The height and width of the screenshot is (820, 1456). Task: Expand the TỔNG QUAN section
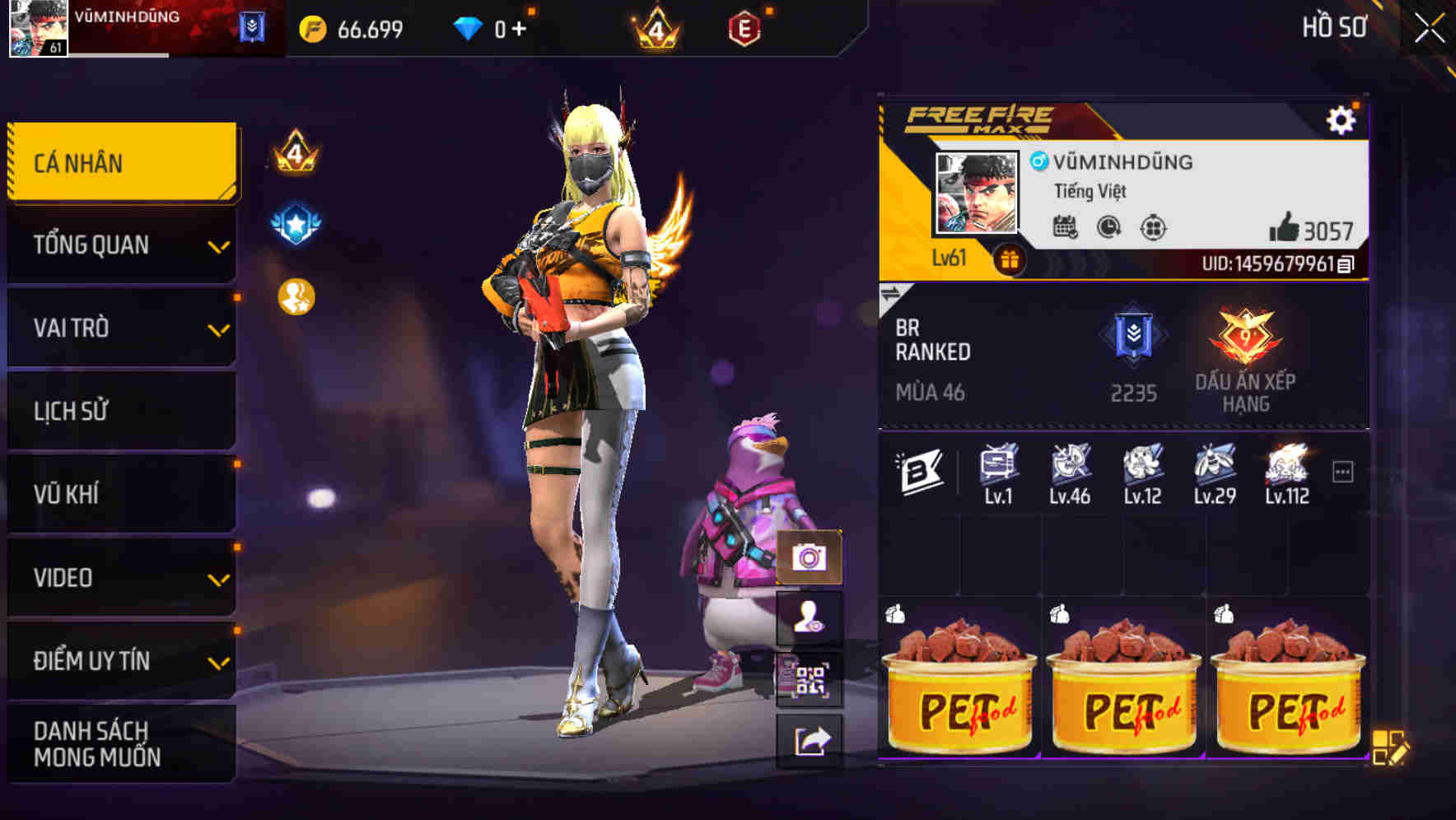[x=119, y=245]
